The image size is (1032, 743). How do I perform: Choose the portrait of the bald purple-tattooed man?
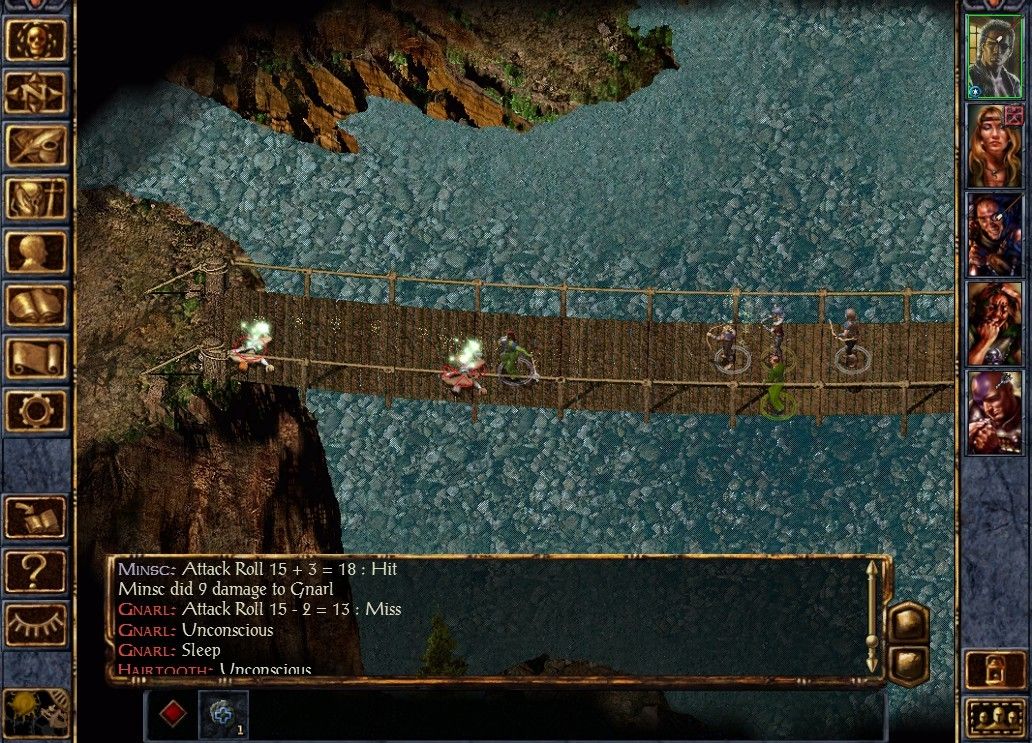coord(994,412)
